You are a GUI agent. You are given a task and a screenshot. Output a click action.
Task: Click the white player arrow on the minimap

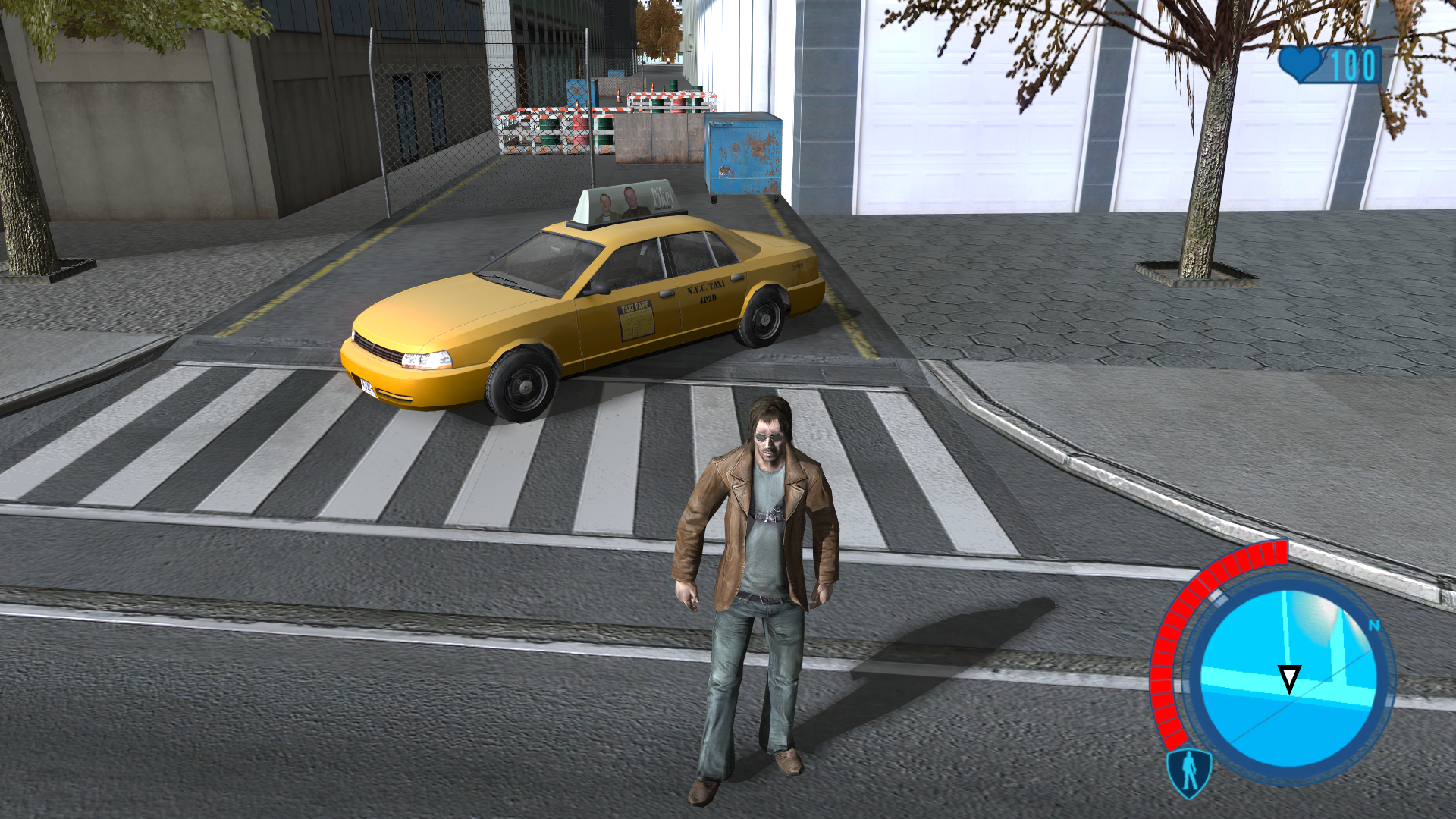click(1289, 677)
